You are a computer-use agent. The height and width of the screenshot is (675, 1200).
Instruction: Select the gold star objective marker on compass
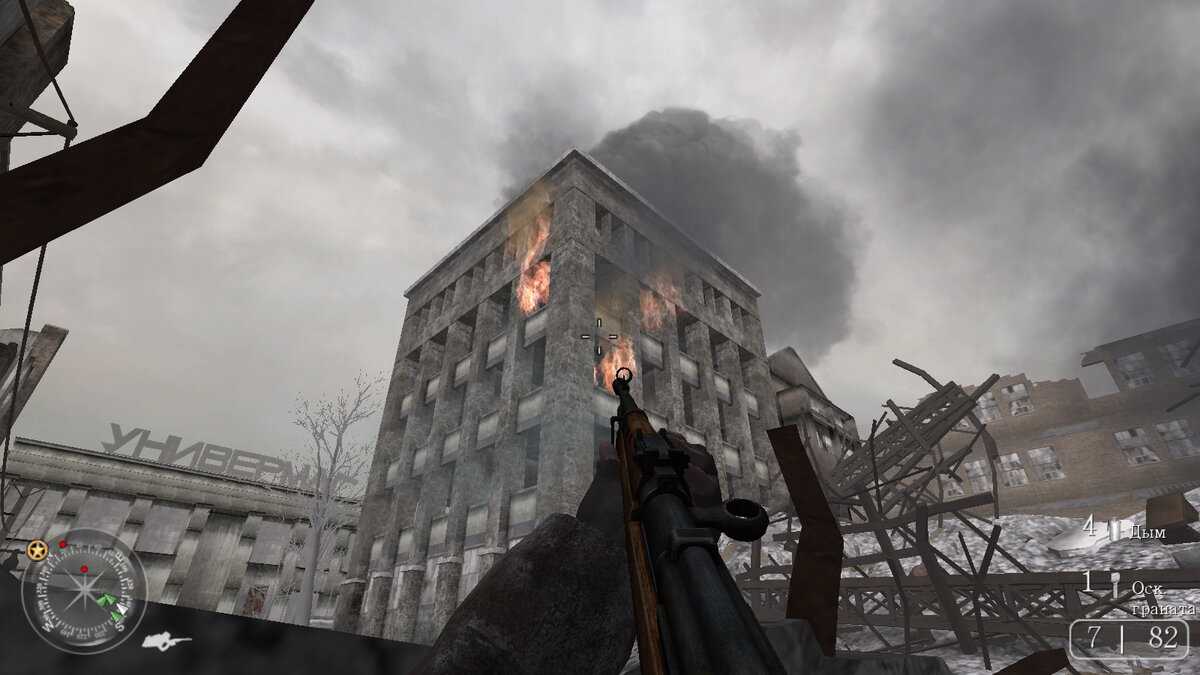37,550
